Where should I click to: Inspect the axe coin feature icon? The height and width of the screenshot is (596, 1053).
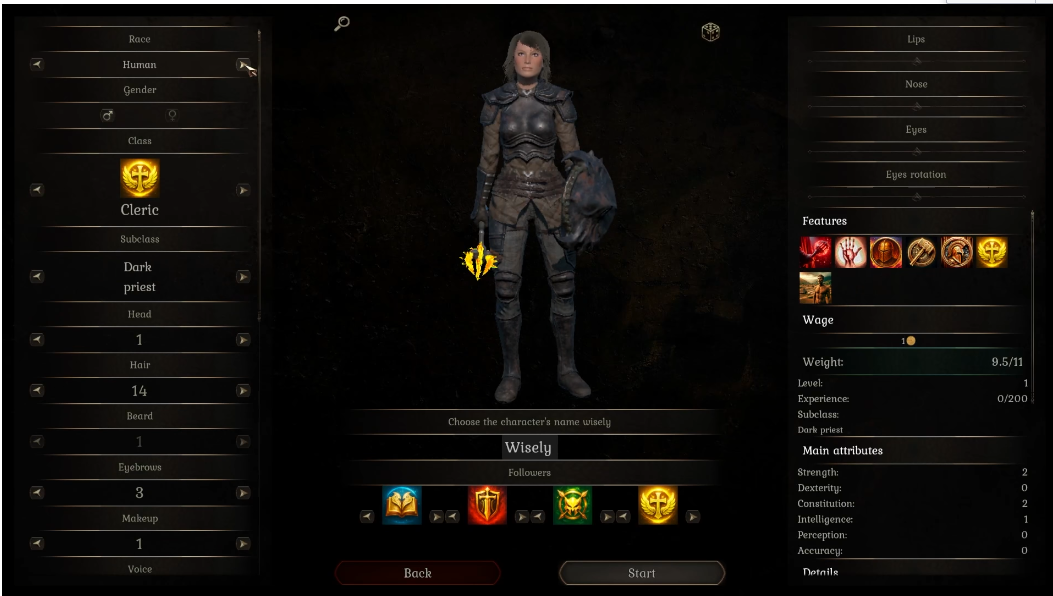(921, 252)
